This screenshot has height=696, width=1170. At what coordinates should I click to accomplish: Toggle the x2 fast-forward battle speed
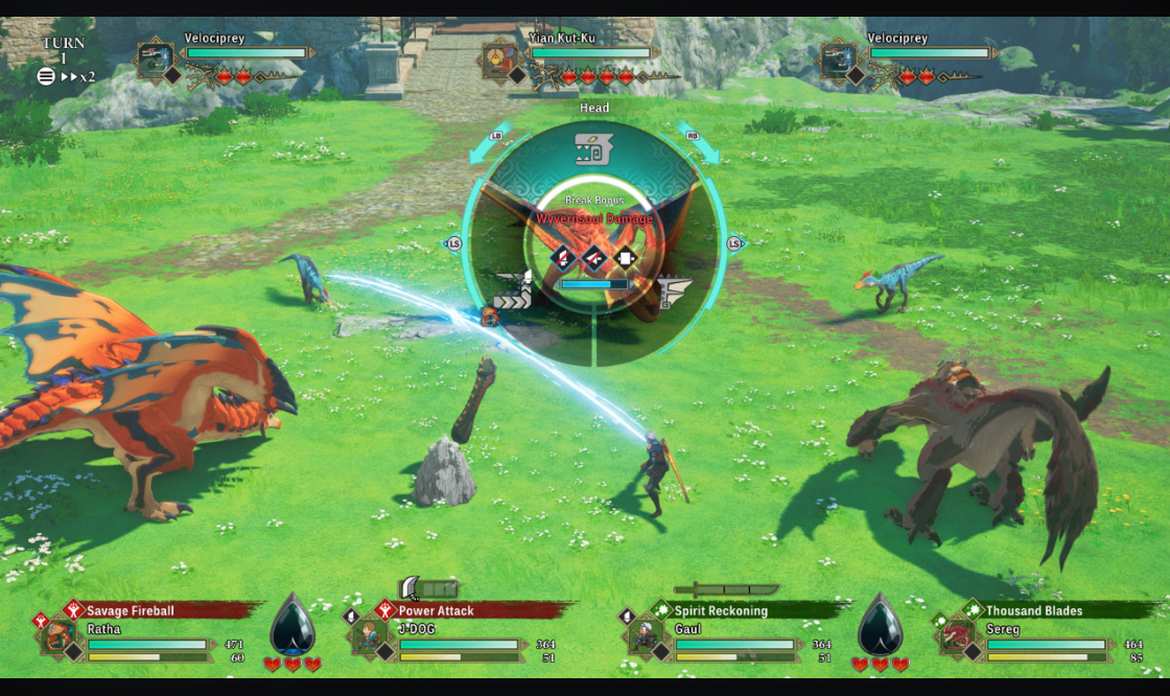click(78, 76)
